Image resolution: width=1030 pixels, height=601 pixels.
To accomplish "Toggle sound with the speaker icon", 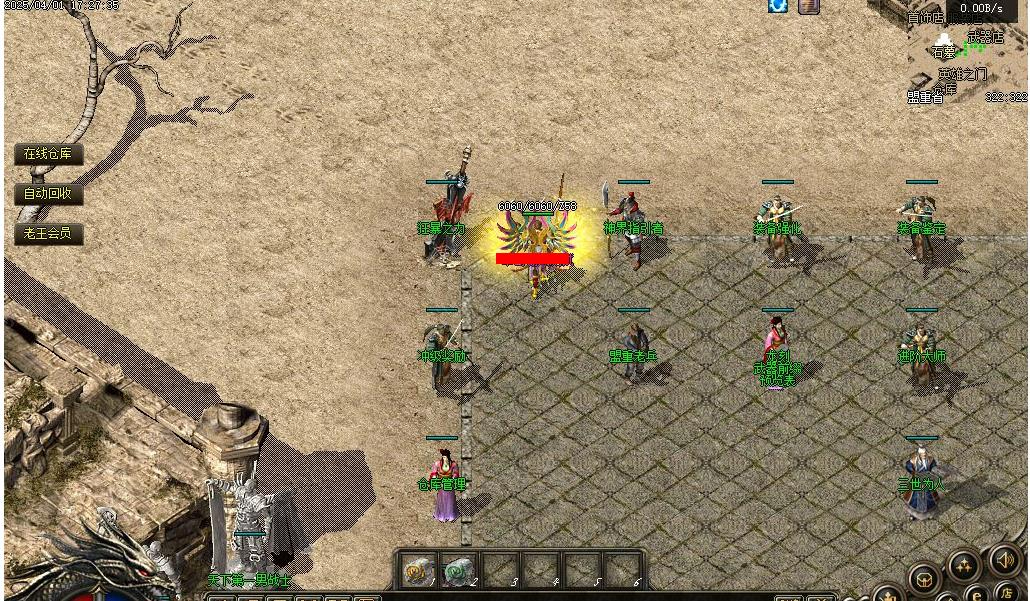I will (x=1005, y=561).
